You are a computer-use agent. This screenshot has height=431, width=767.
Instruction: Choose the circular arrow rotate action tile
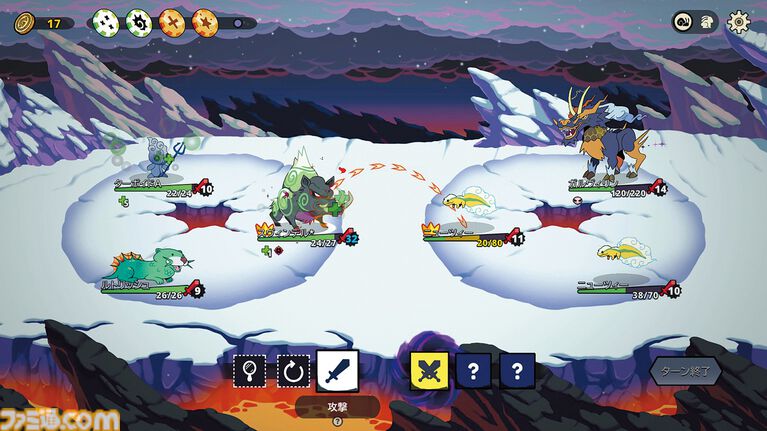click(291, 371)
